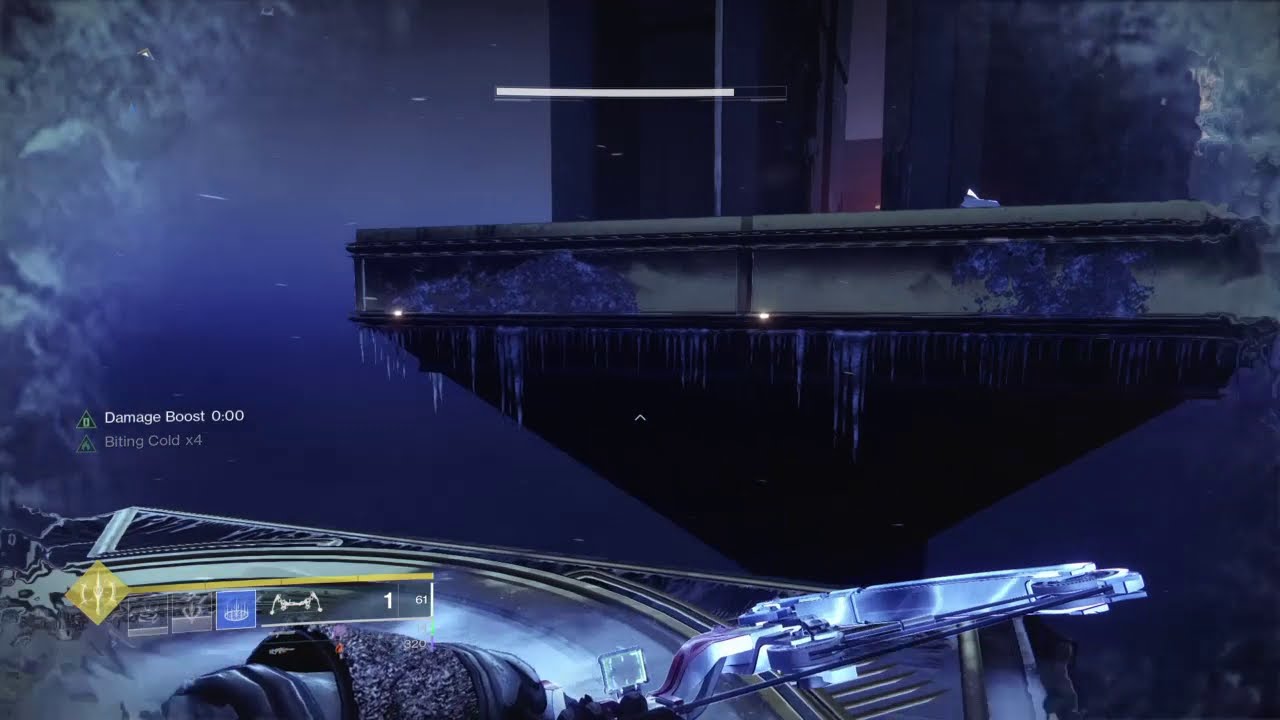
Task: Click the Biting Cold debuff icon
Action: pyautogui.click(x=87, y=443)
